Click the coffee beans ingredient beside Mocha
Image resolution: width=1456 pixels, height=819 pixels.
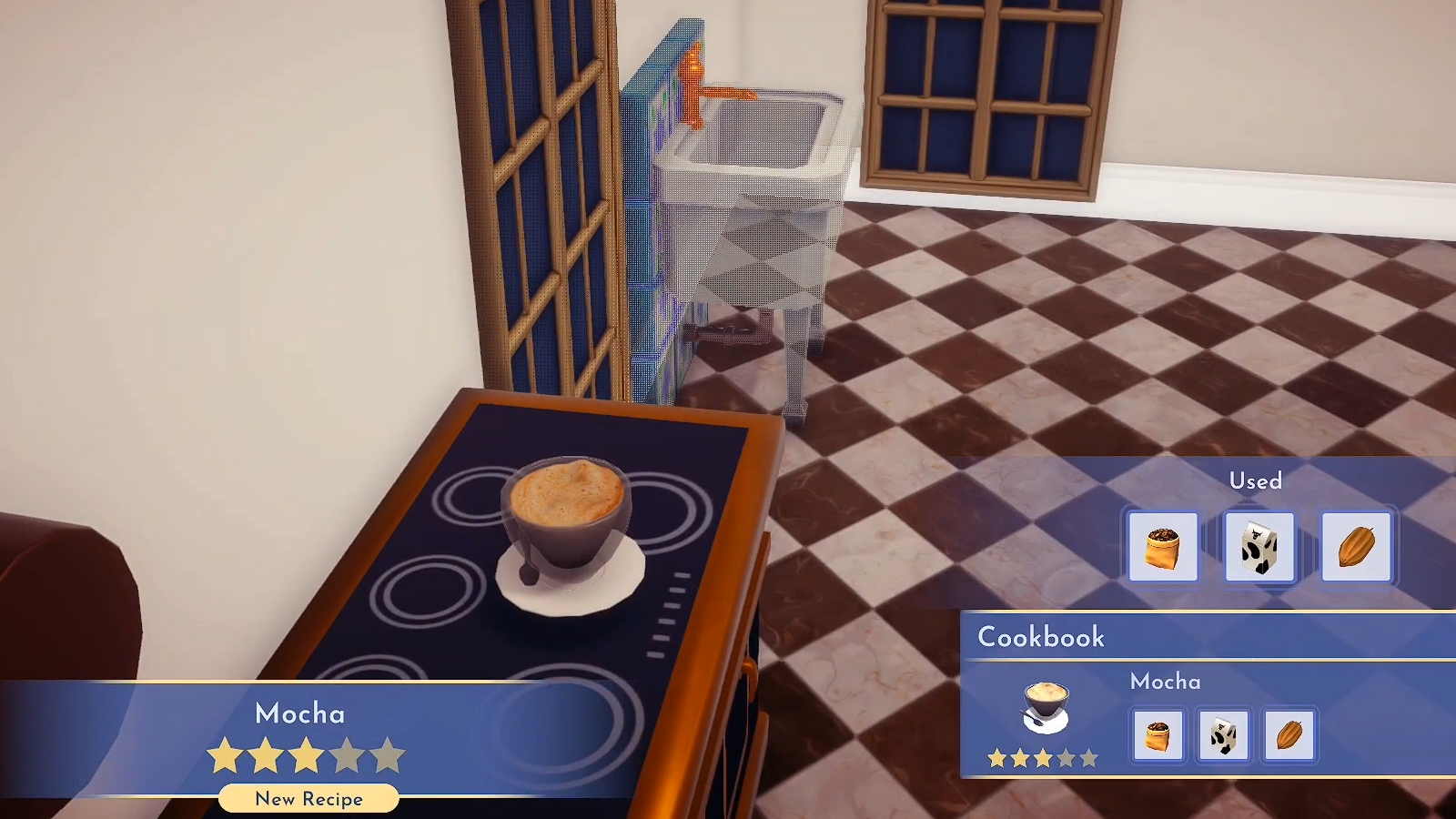pos(1158,735)
